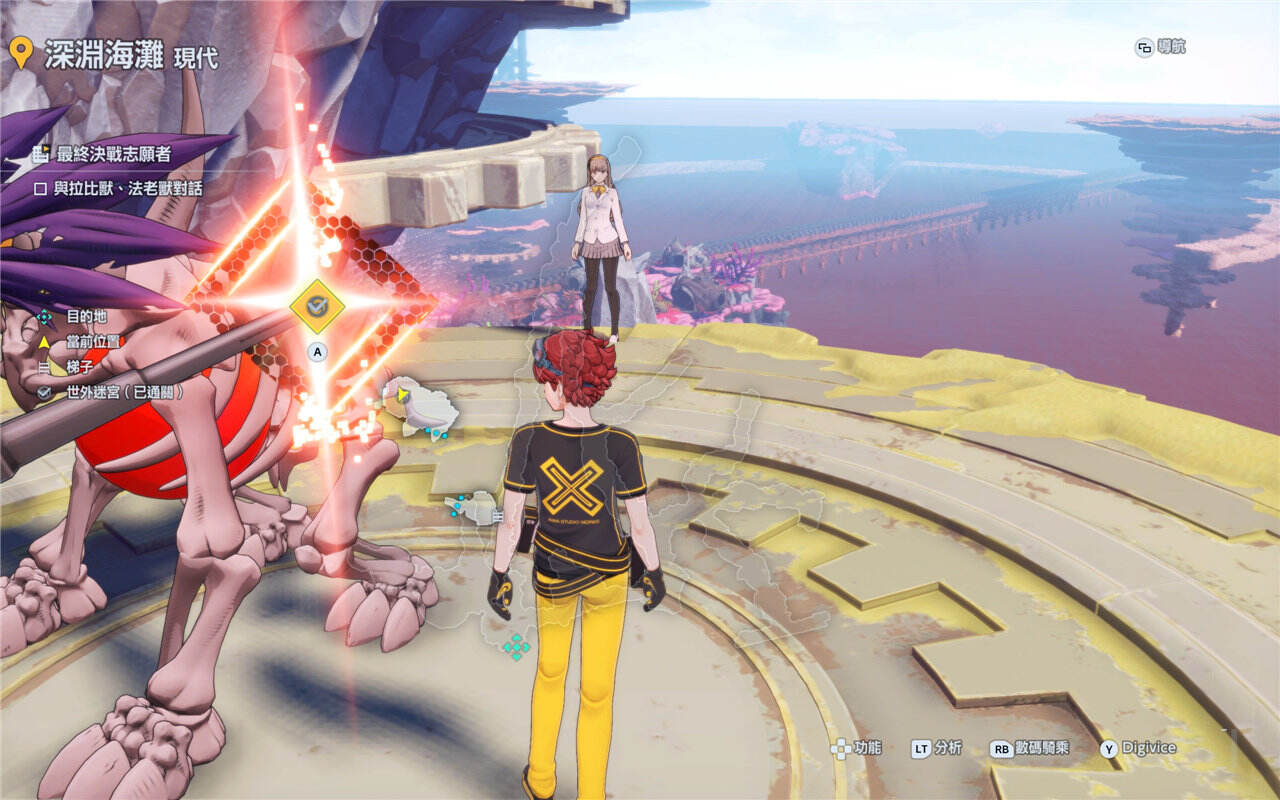Select the 當前位置 legend entry
This screenshot has height=800, width=1280.
tap(92, 342)
